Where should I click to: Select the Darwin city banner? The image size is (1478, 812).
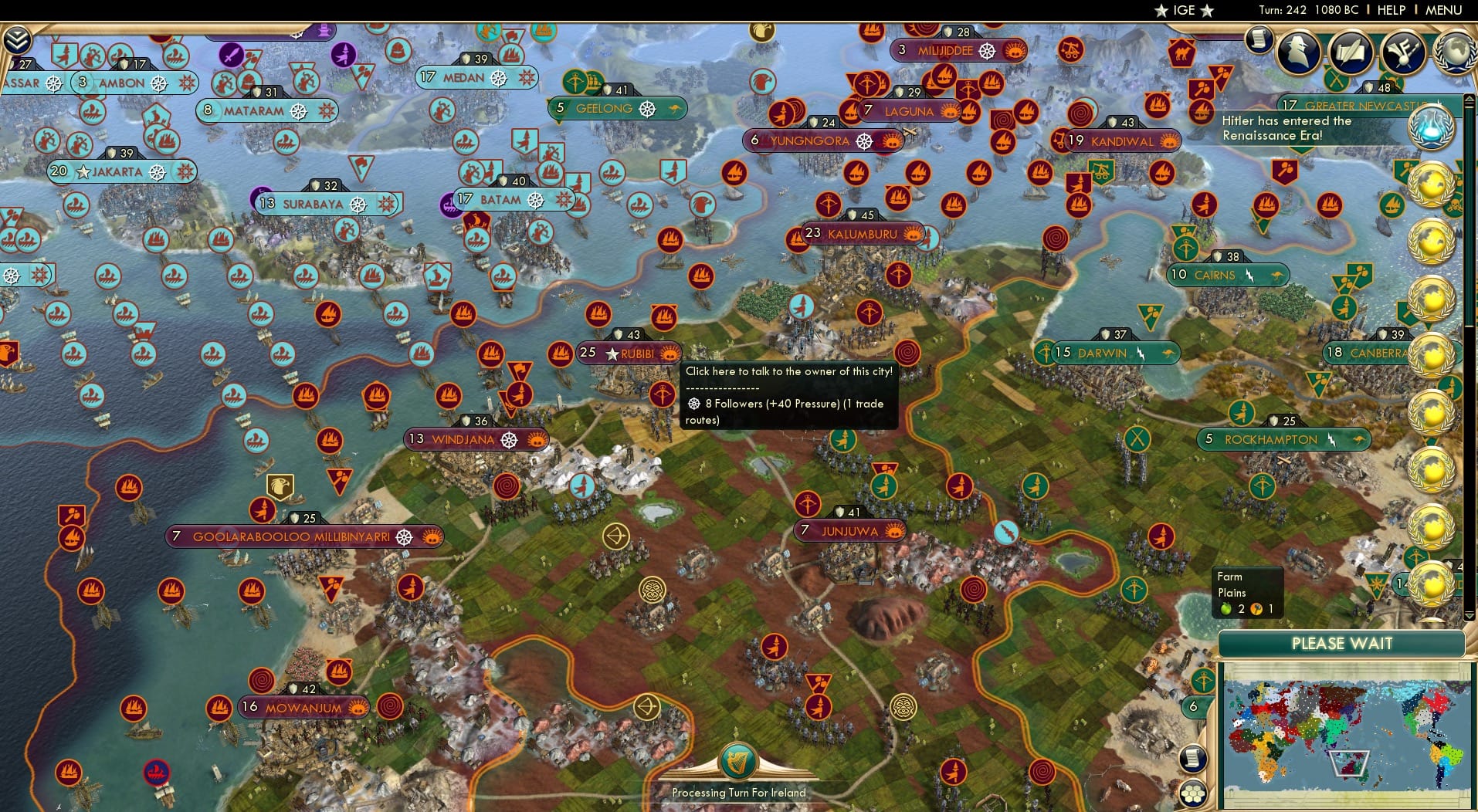pyautogui.click(x=1100, y=353)
